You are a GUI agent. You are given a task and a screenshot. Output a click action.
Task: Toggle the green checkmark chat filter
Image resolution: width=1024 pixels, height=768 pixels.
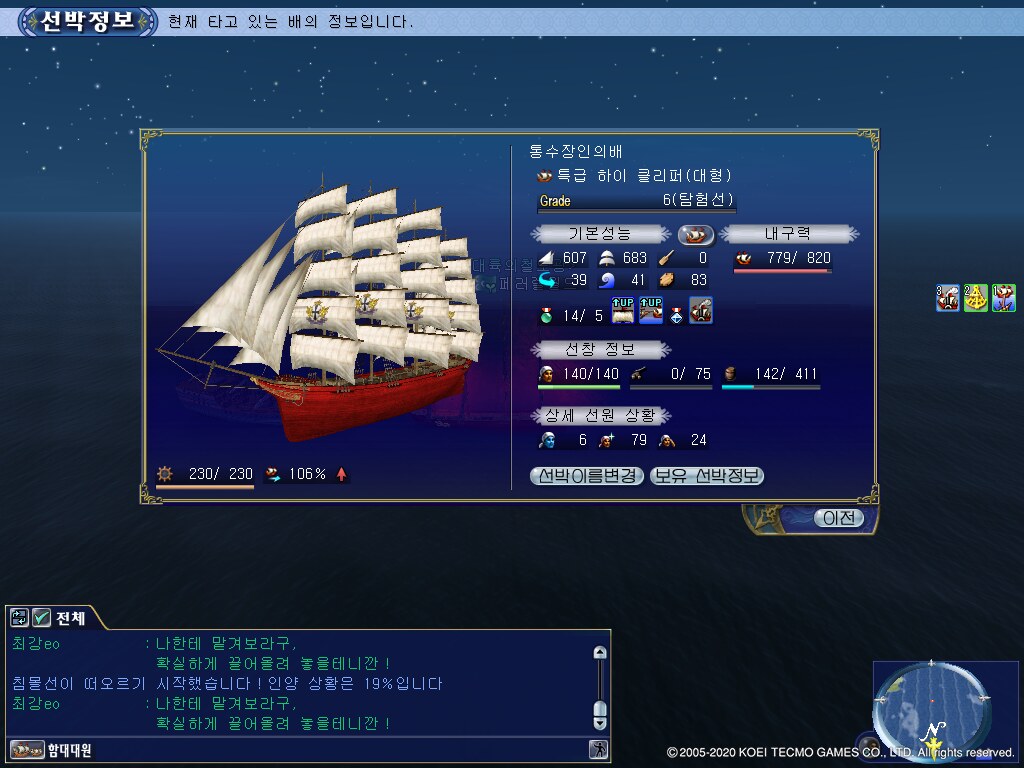point(41,618)
